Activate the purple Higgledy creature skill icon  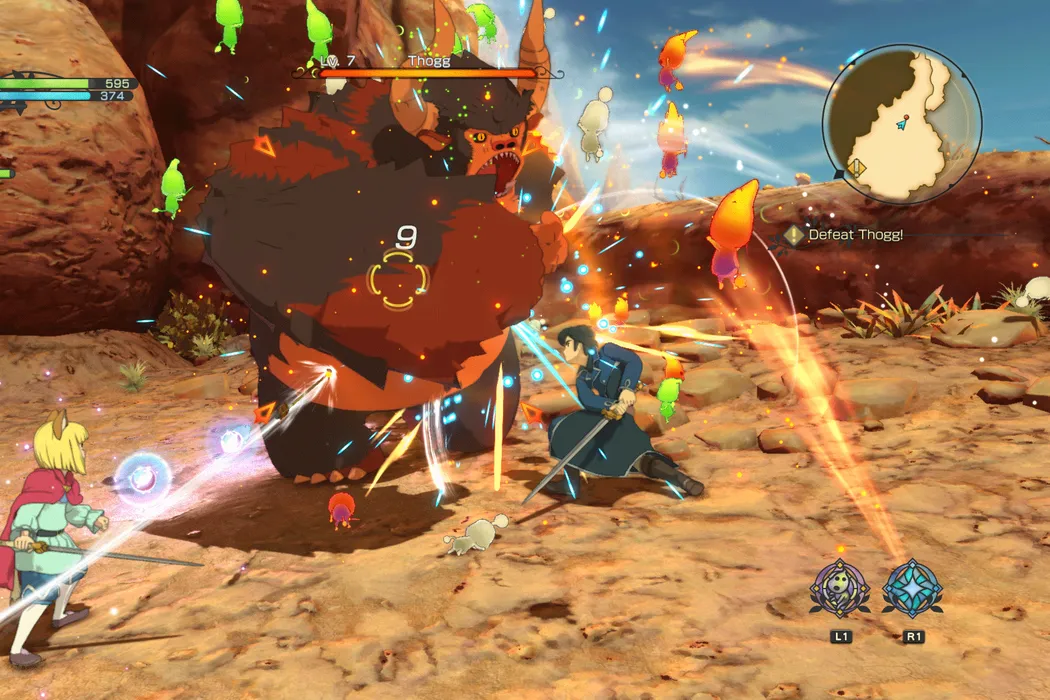[838, 588]
